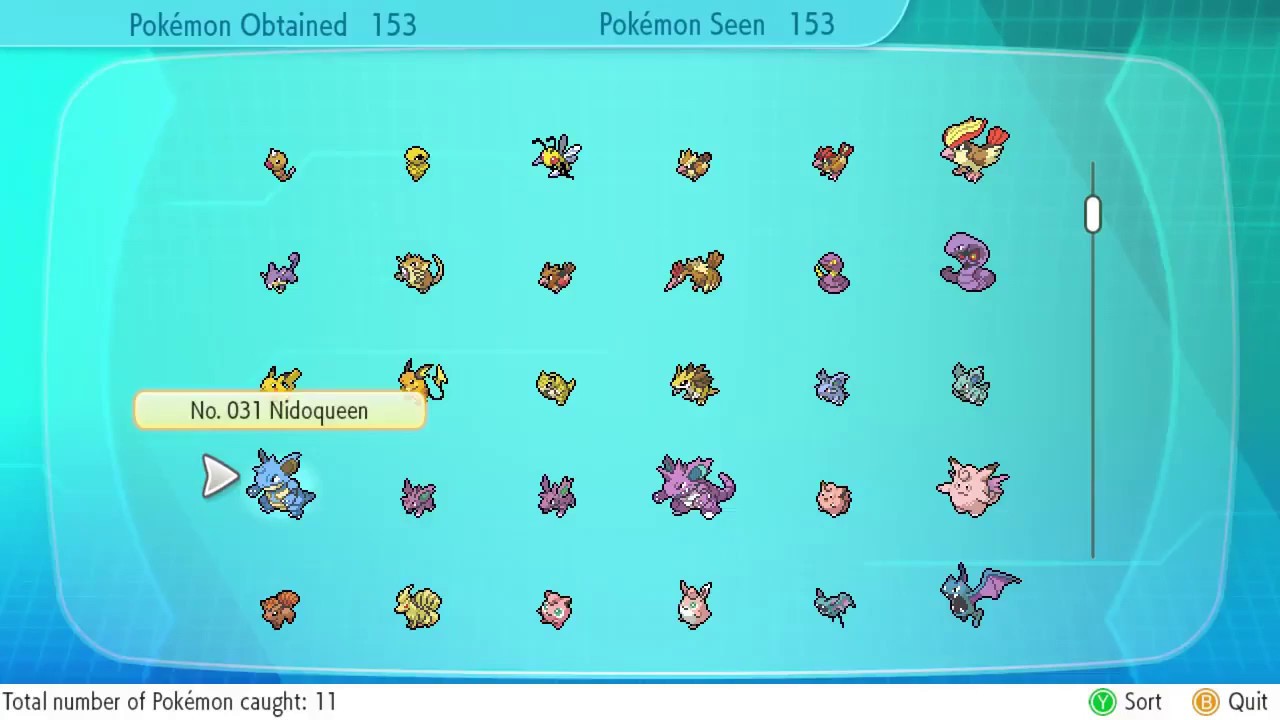1280x720 pixels.
Task: Select the Golbat sprite
Action: [975, 595]
